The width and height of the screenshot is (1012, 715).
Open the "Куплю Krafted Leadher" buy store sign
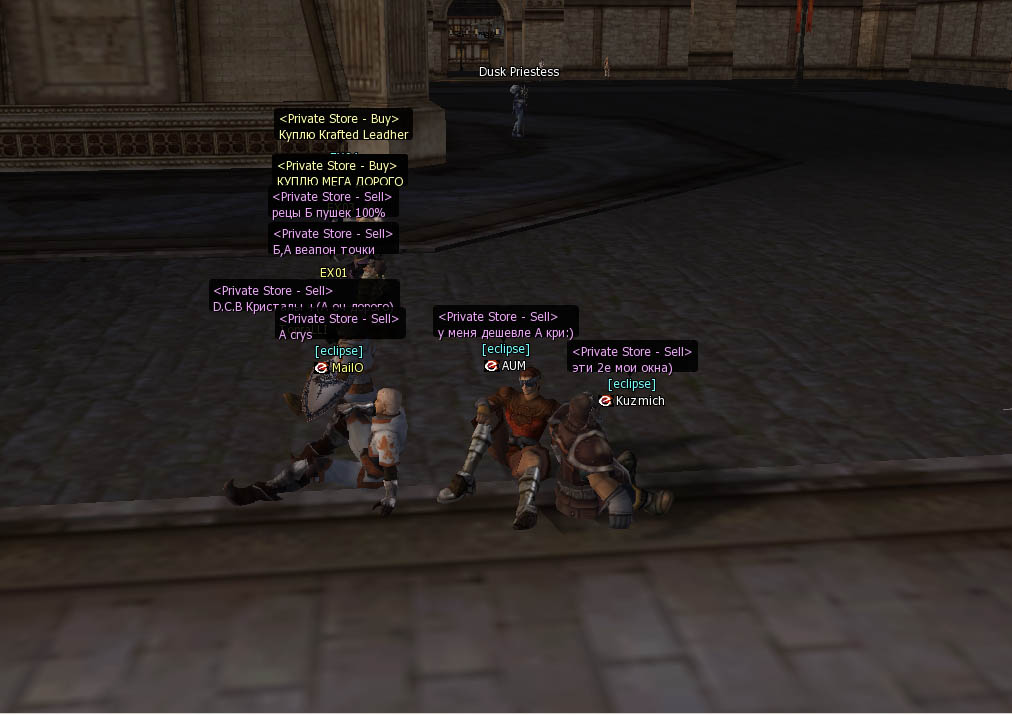point(343,127)
